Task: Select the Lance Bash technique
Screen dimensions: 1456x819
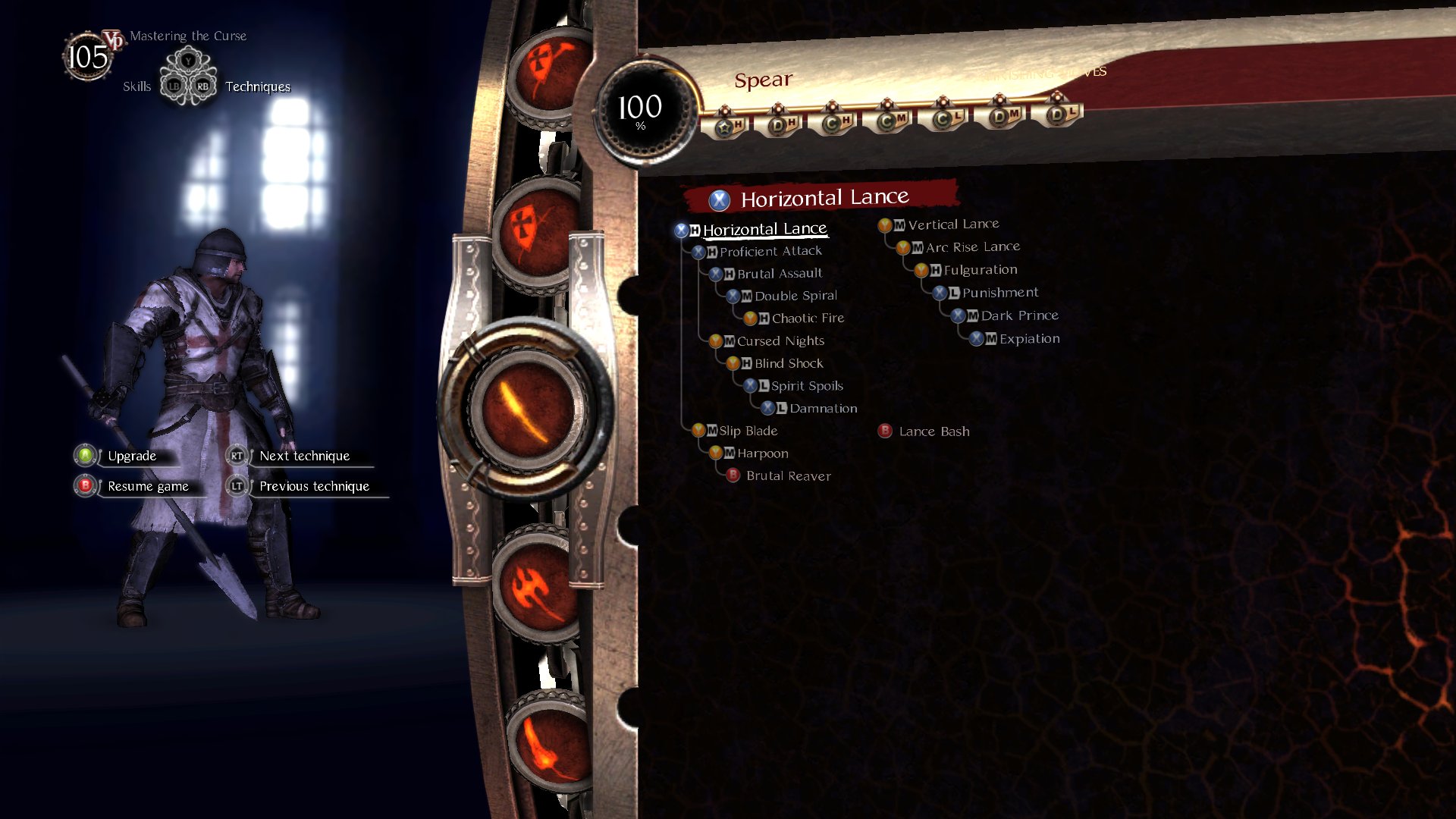Action: coord(934,431)
